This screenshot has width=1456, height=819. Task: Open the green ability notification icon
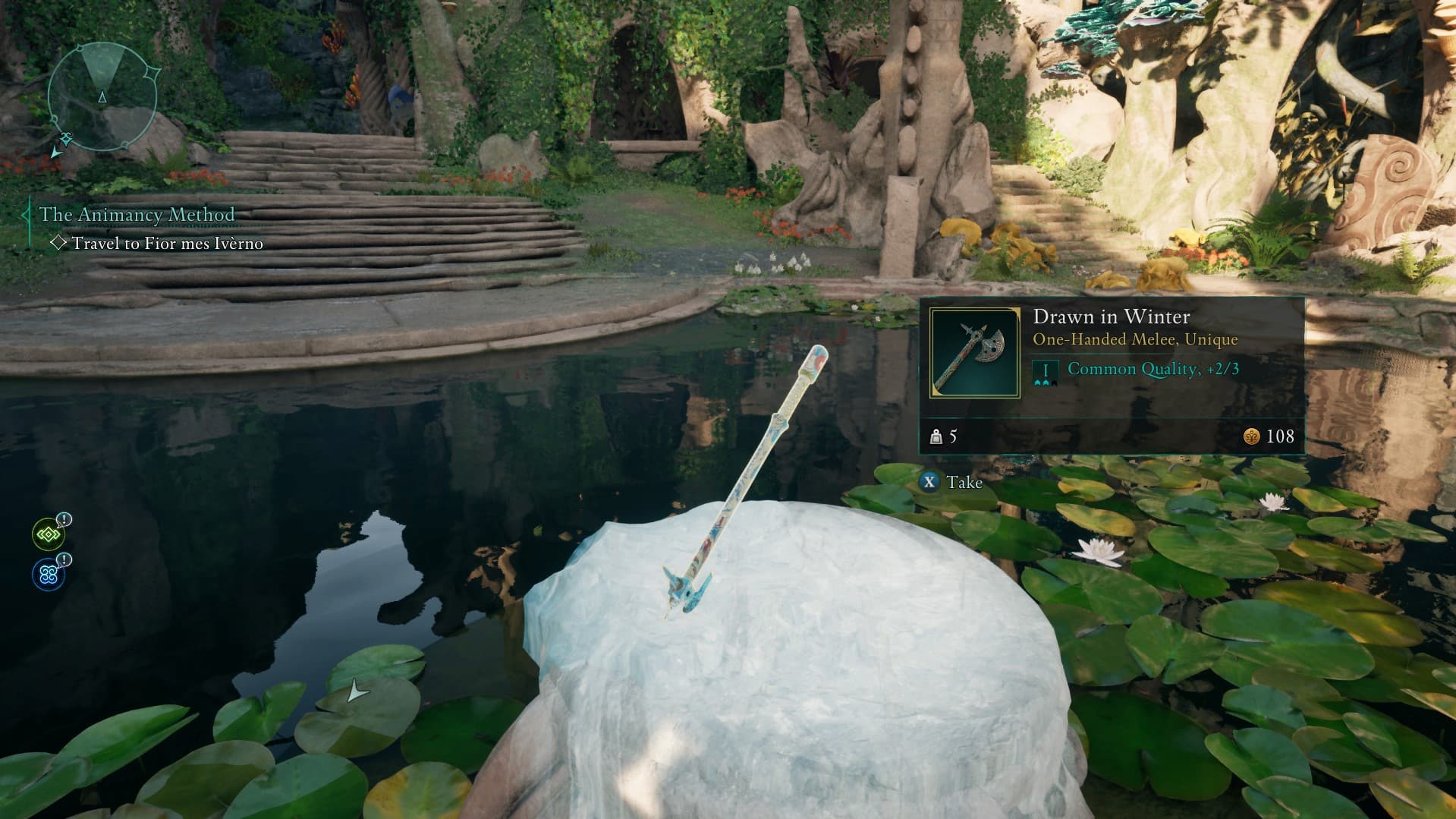pos(48,534)
